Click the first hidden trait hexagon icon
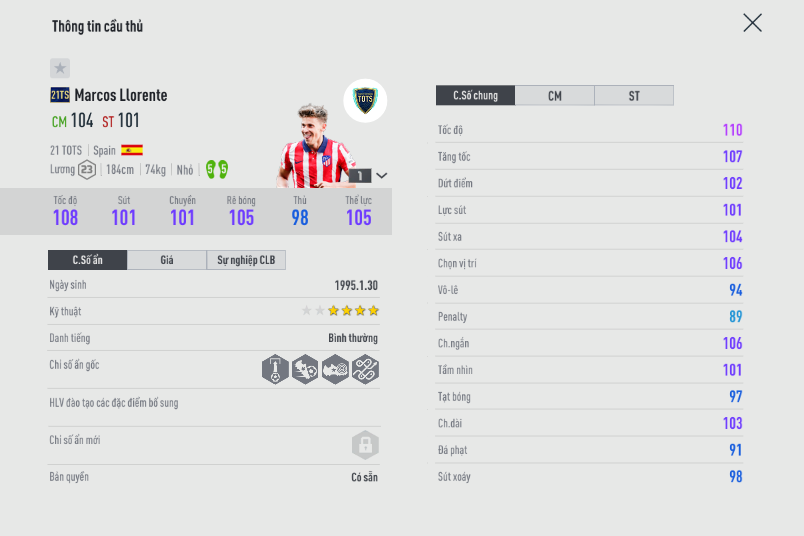This screenshot has width=804, height=536. pos(275,369)
